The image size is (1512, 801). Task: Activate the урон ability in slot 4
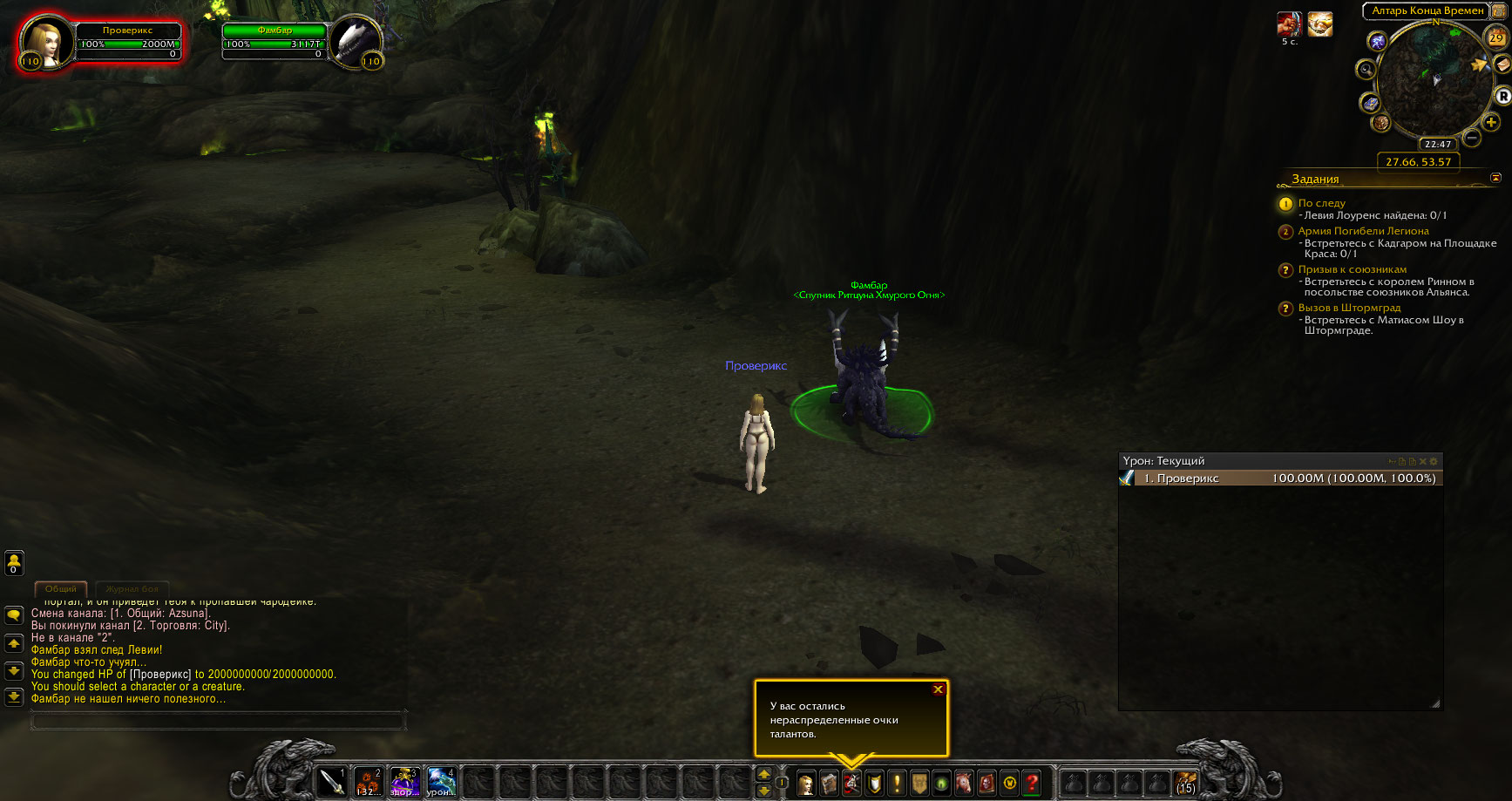[441, 782]
